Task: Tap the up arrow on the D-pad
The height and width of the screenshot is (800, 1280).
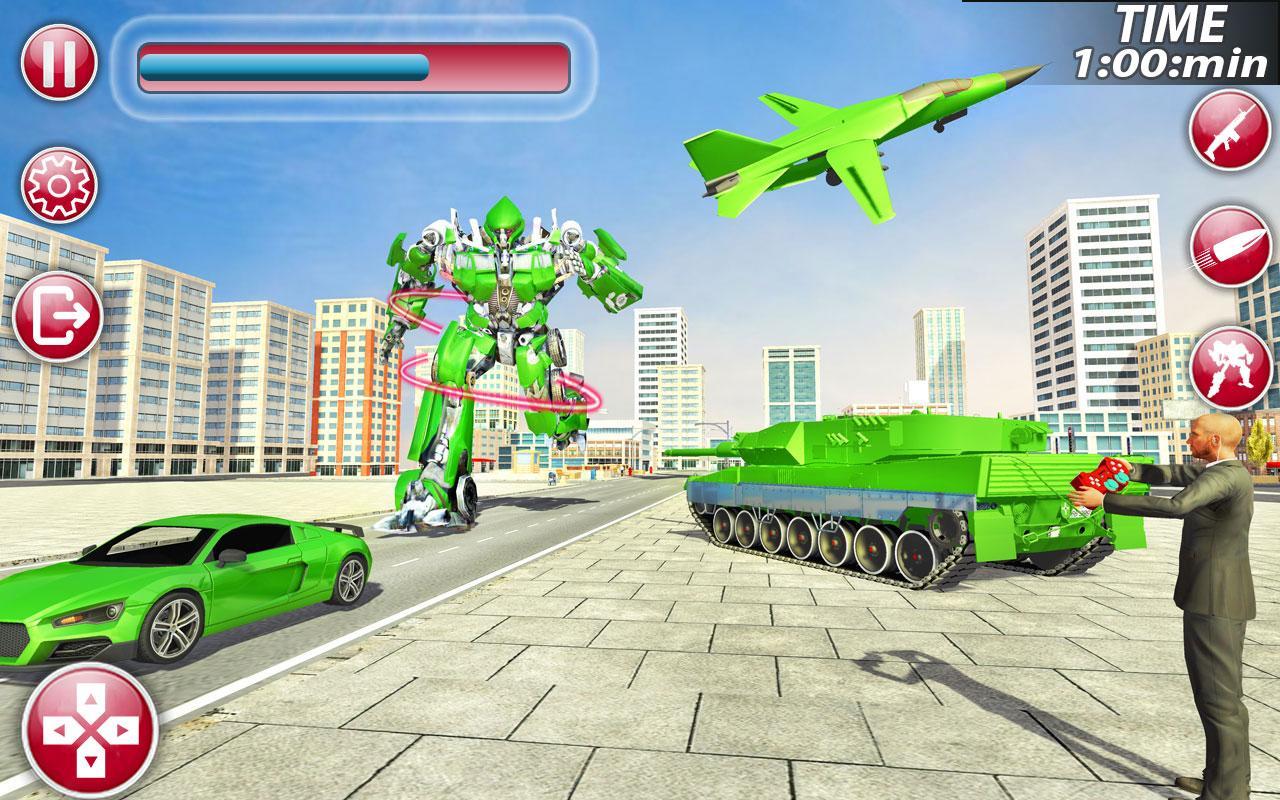Action: [x=90, y=700]
